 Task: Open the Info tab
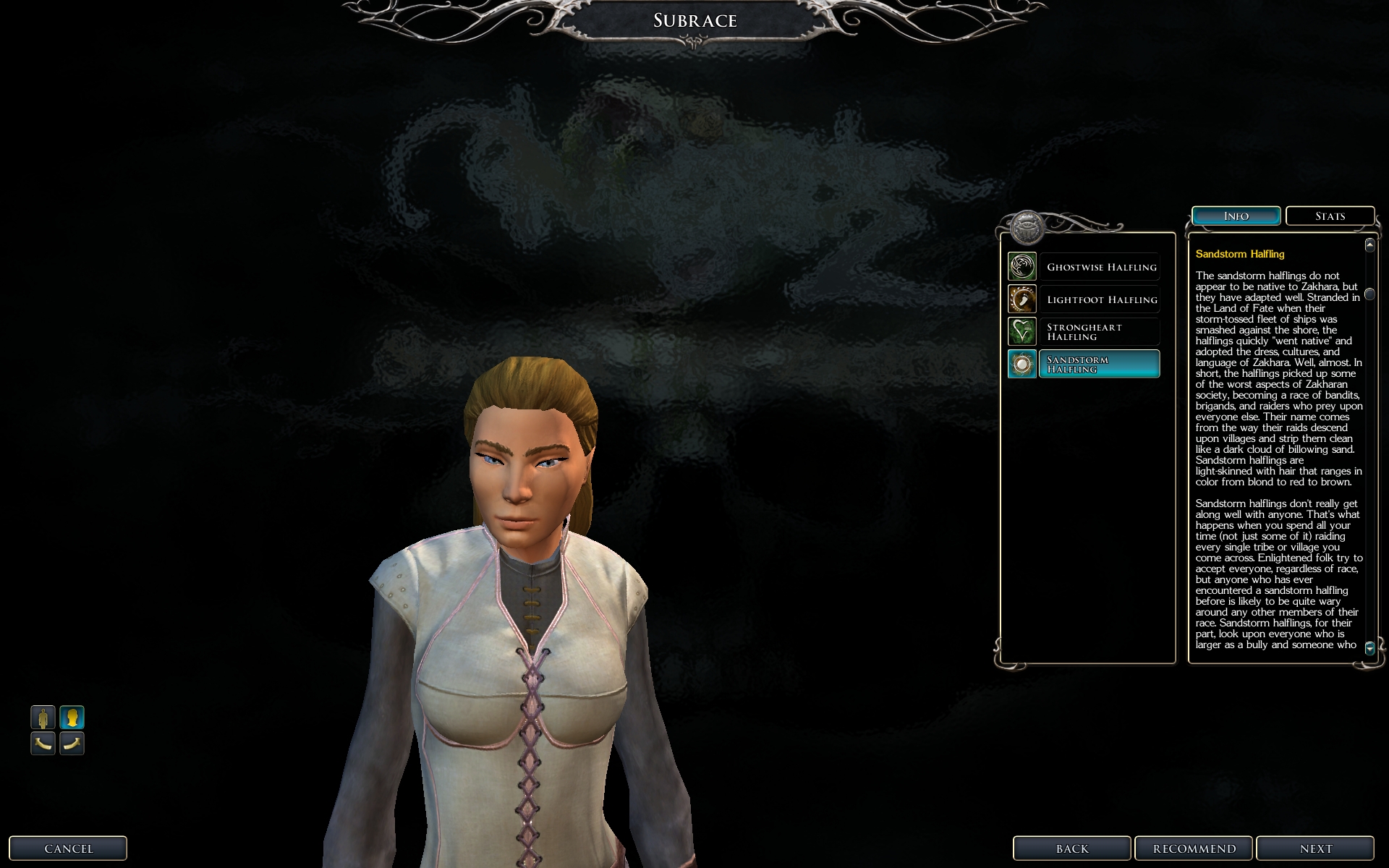pyautogui.click(x=1236, y=216)
